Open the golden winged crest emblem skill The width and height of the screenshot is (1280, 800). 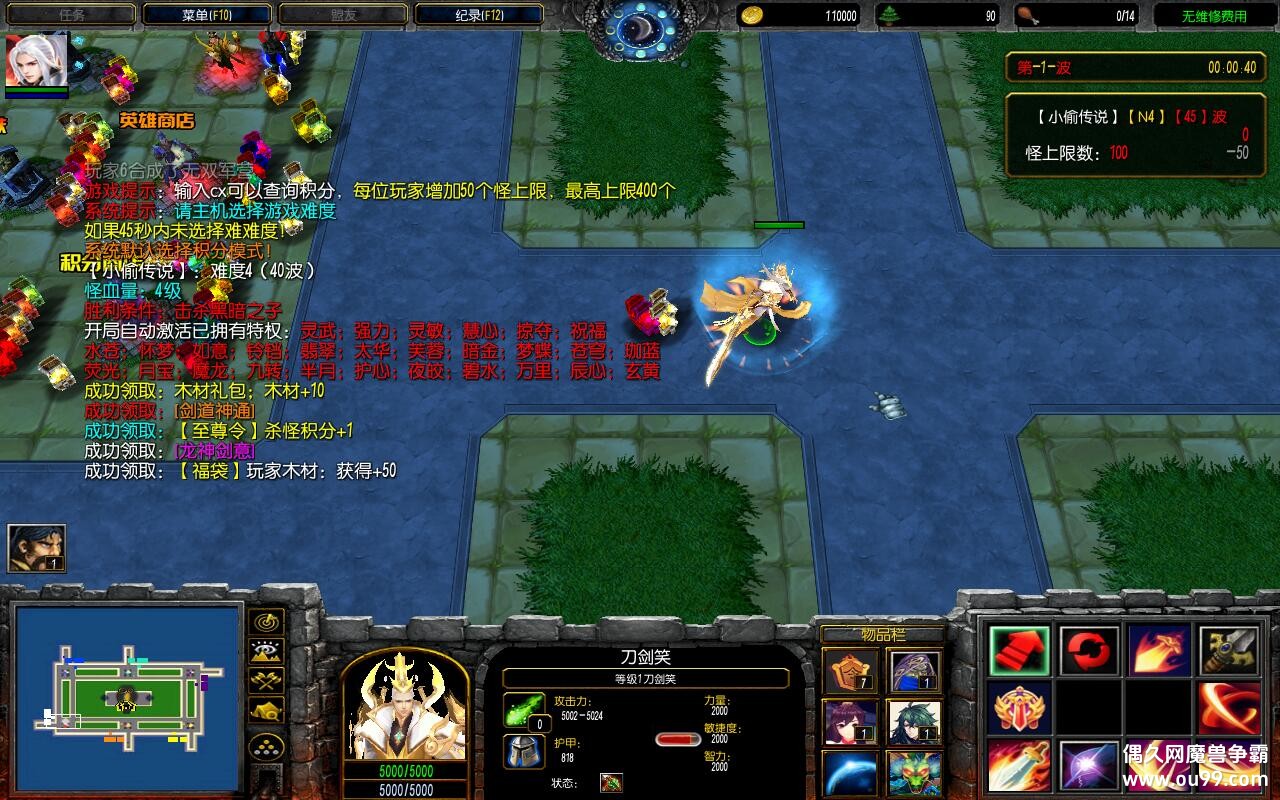pyautogui.click(x=1020, y=707)
